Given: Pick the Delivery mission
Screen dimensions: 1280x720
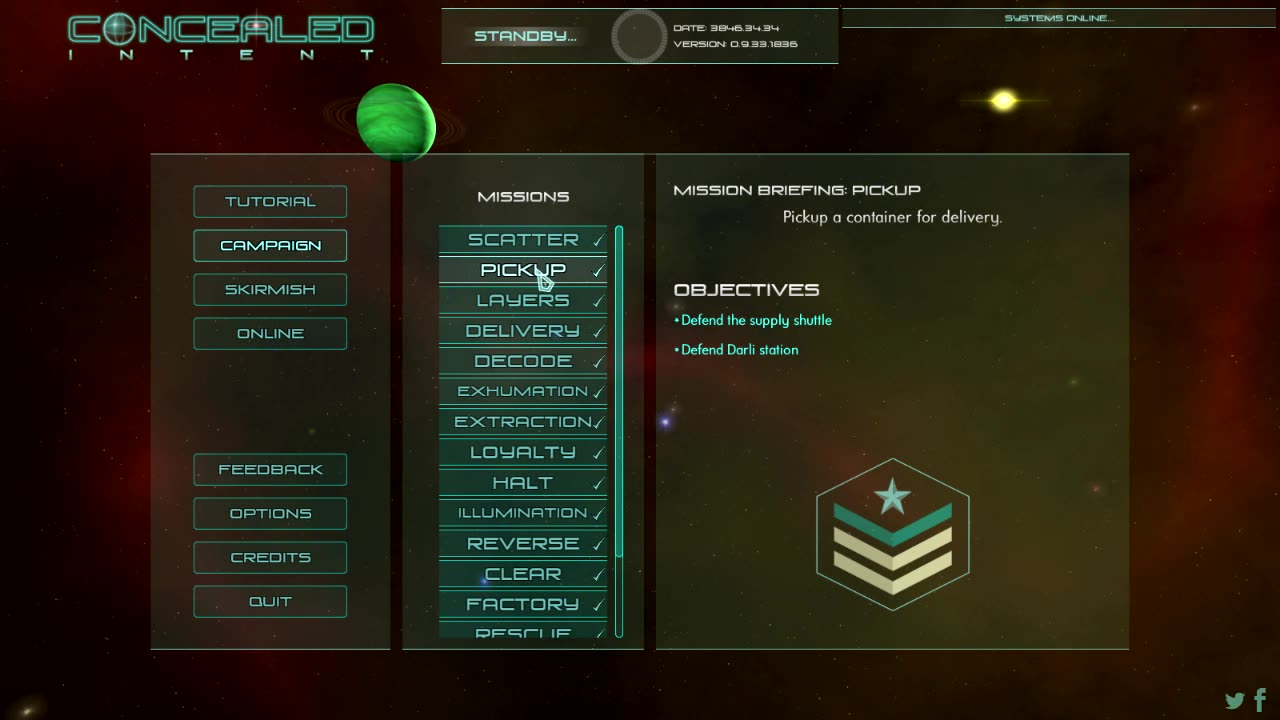Looking at the screenshot, I should (x=523, y=331).
